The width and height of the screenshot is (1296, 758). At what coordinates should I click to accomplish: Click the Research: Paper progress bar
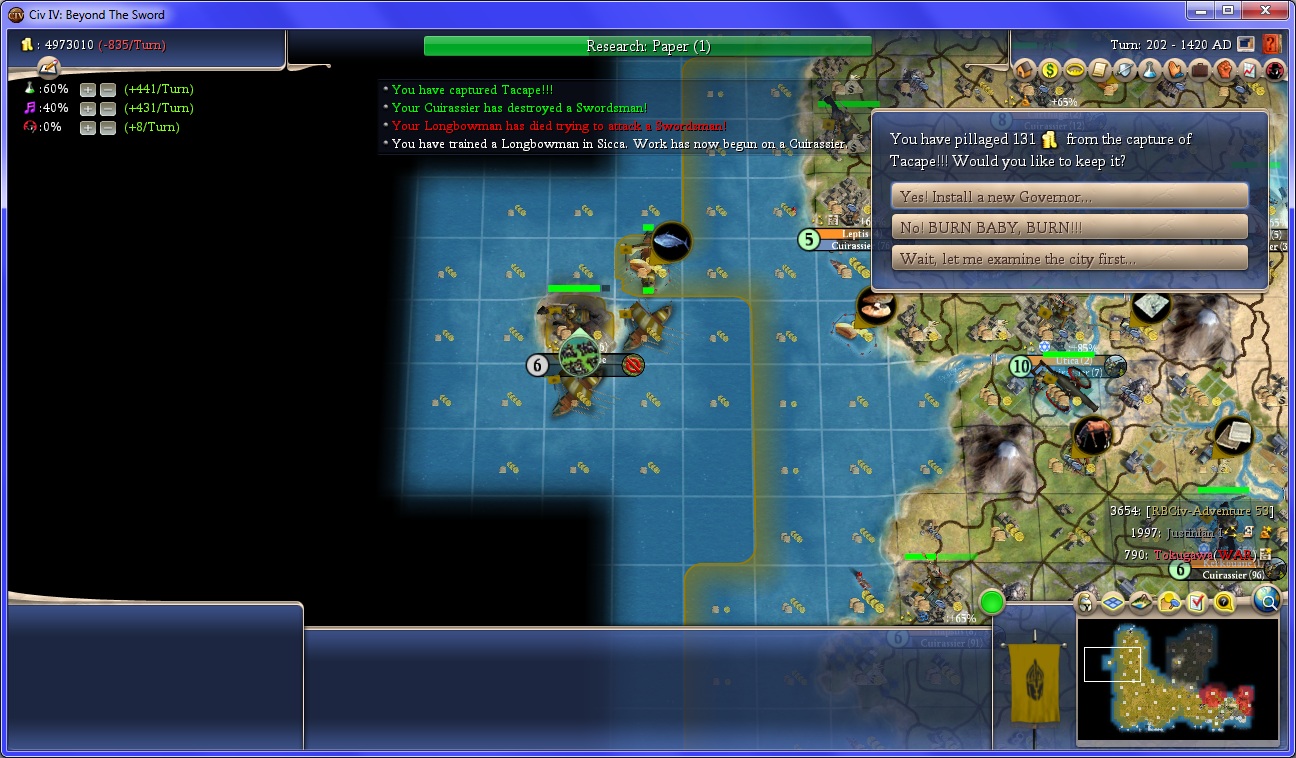(x=647, y=46)
